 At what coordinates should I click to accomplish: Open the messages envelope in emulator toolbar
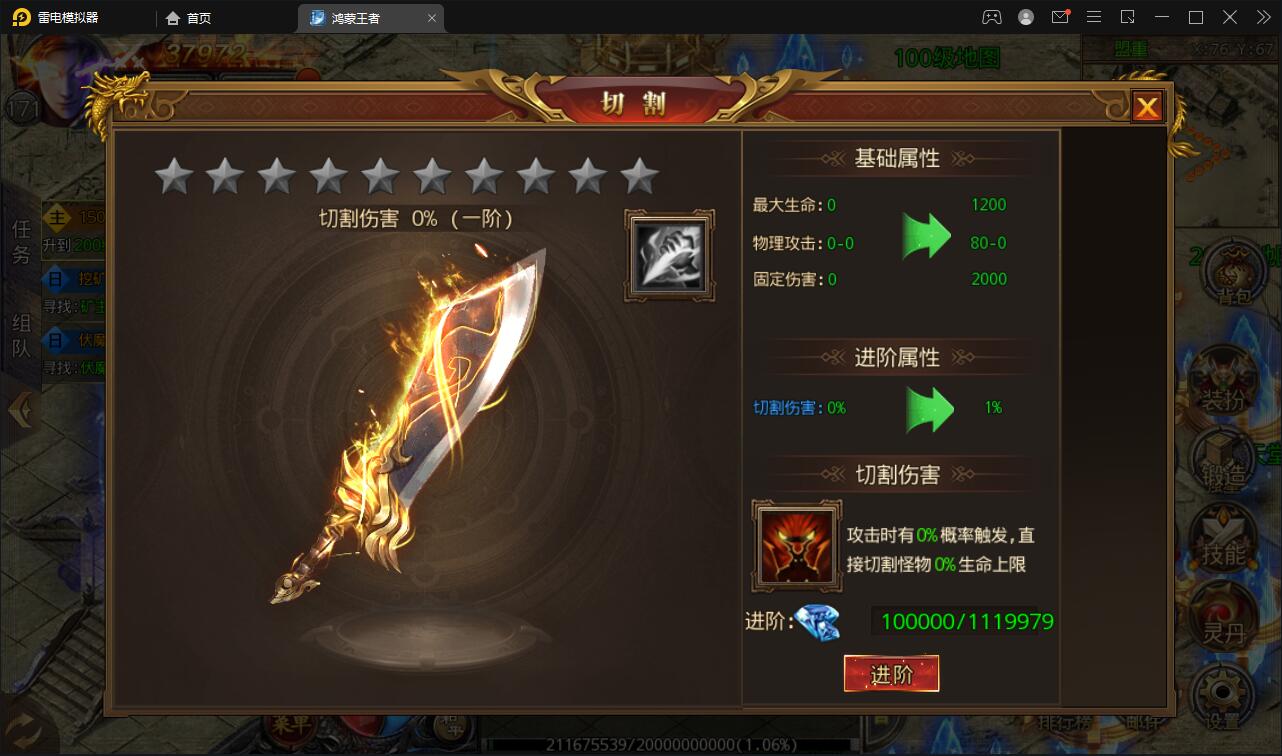click(1060, 16)
